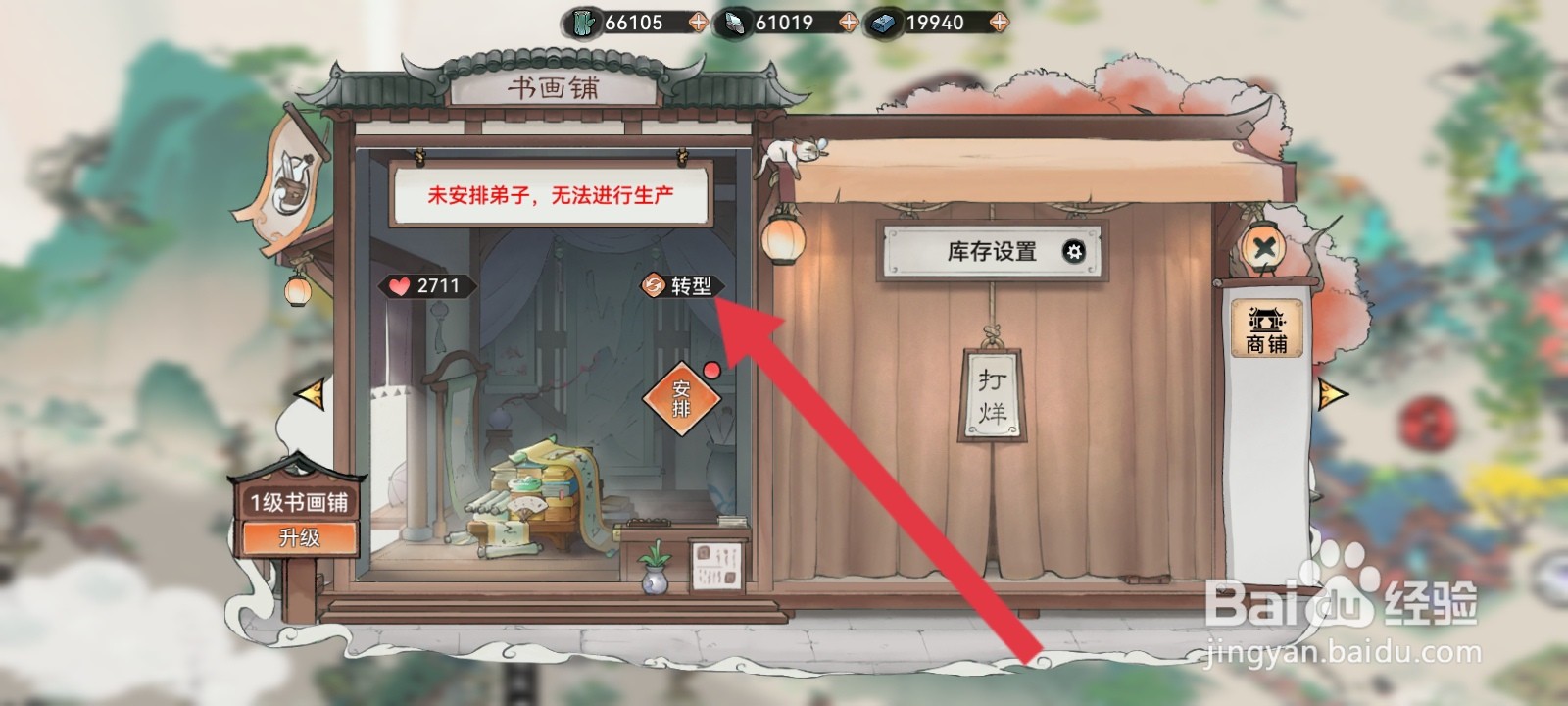This screenshot has height=706, width=1568.
Task: Click the X lantern to close the shop
Action: [1263, 244]
